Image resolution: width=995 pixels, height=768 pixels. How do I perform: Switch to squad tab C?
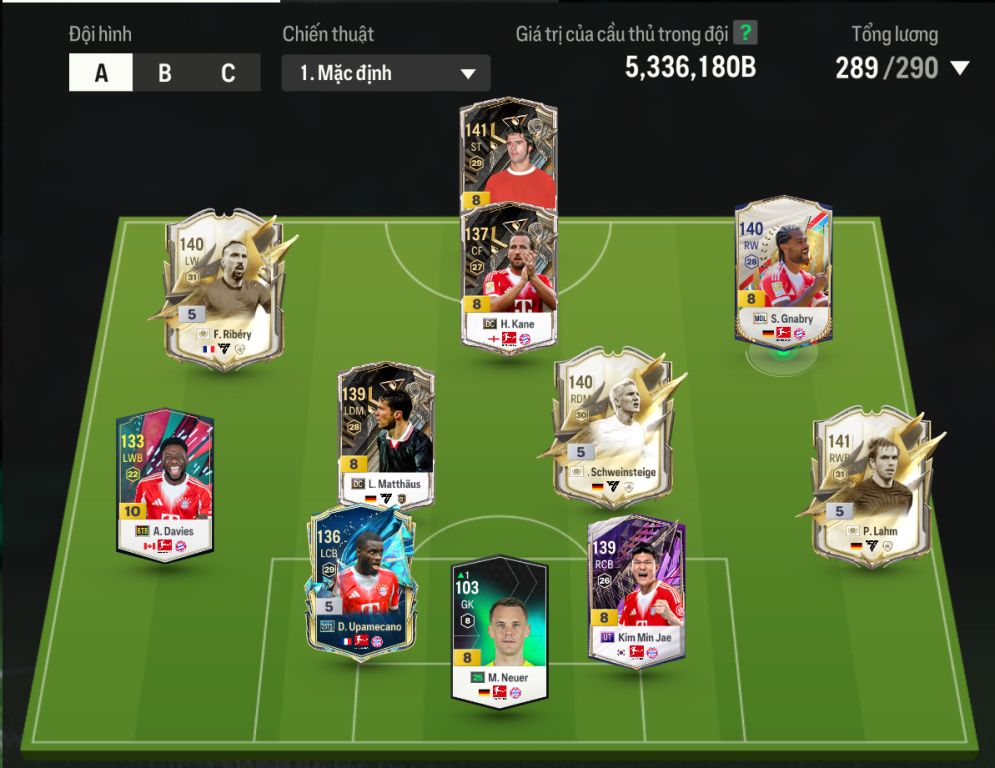[x=228, y=73]
